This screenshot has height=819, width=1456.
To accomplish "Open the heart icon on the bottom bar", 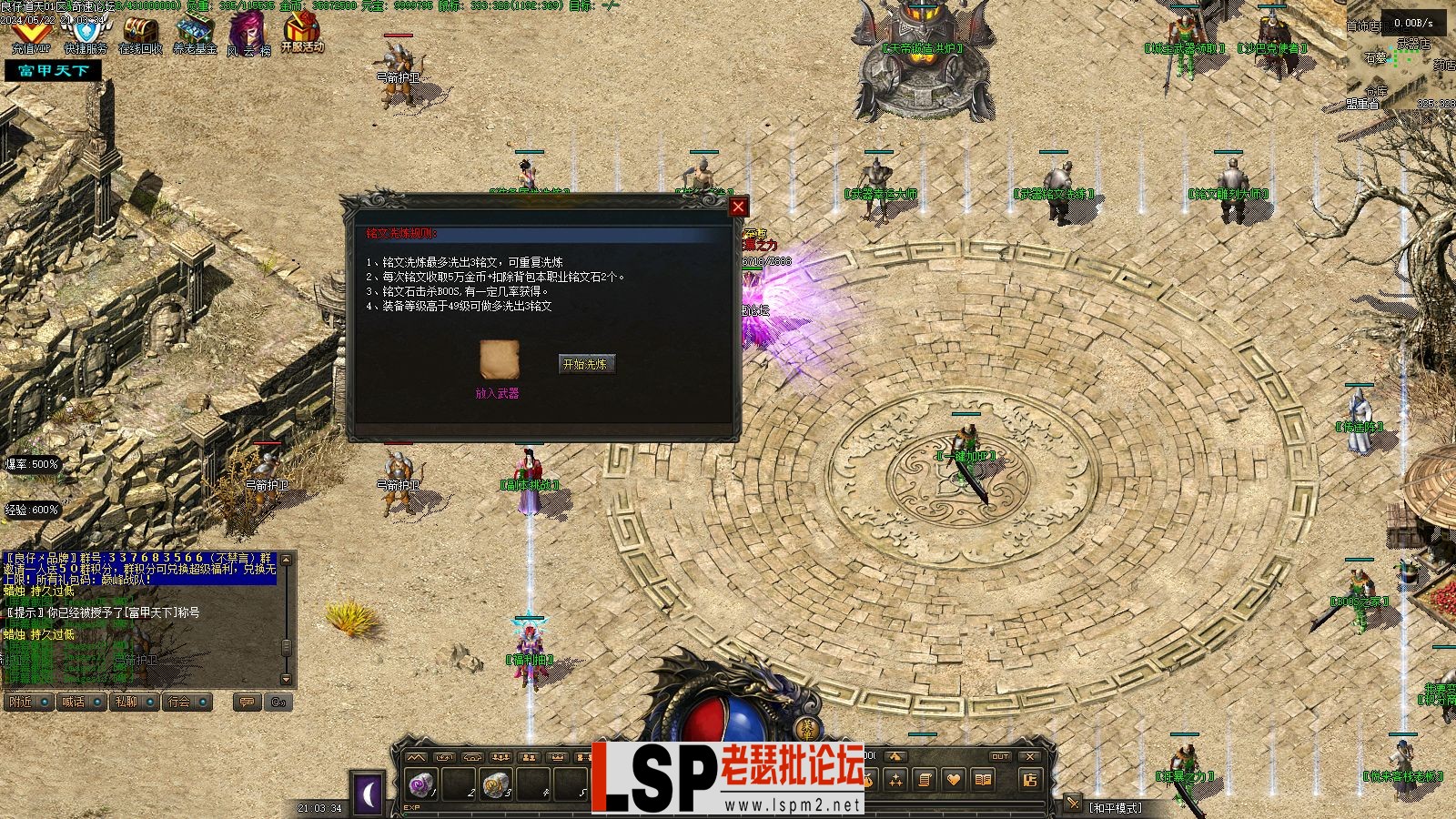I will 954,780.
